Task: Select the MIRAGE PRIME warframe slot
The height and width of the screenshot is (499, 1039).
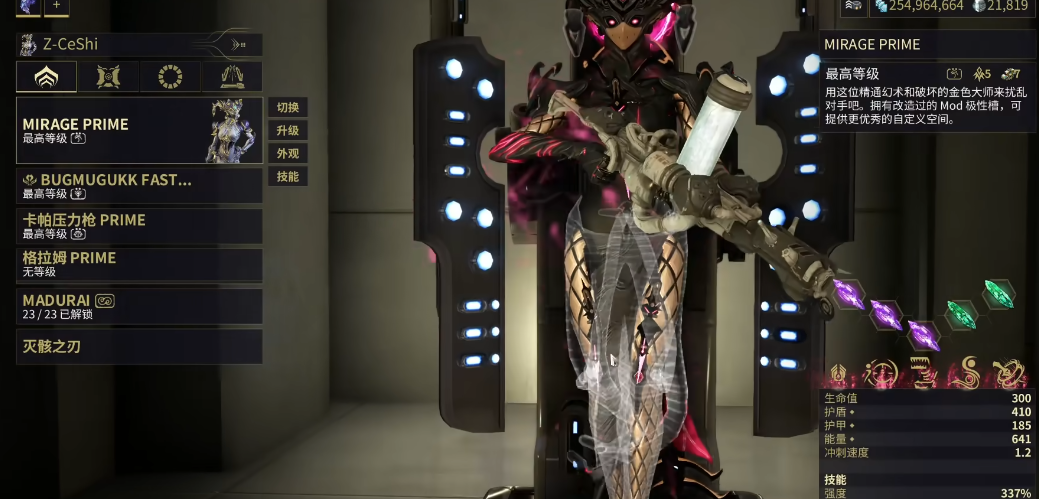Action: (139, 130)
